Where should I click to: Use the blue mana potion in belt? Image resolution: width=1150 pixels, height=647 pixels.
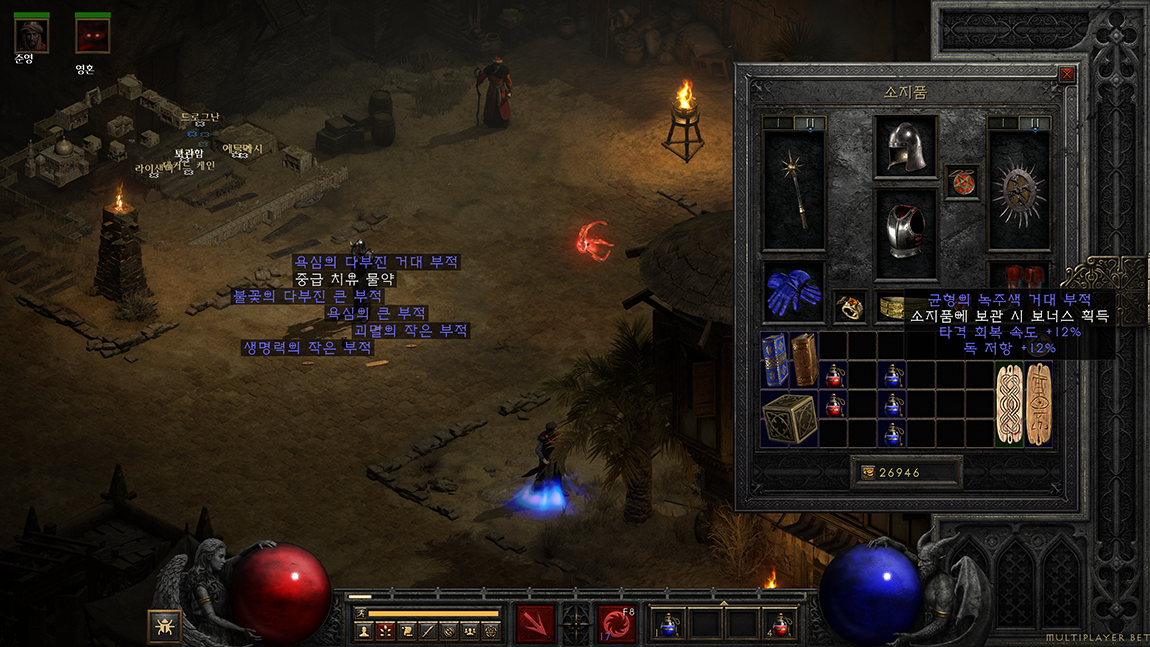(x=668, y=623)
